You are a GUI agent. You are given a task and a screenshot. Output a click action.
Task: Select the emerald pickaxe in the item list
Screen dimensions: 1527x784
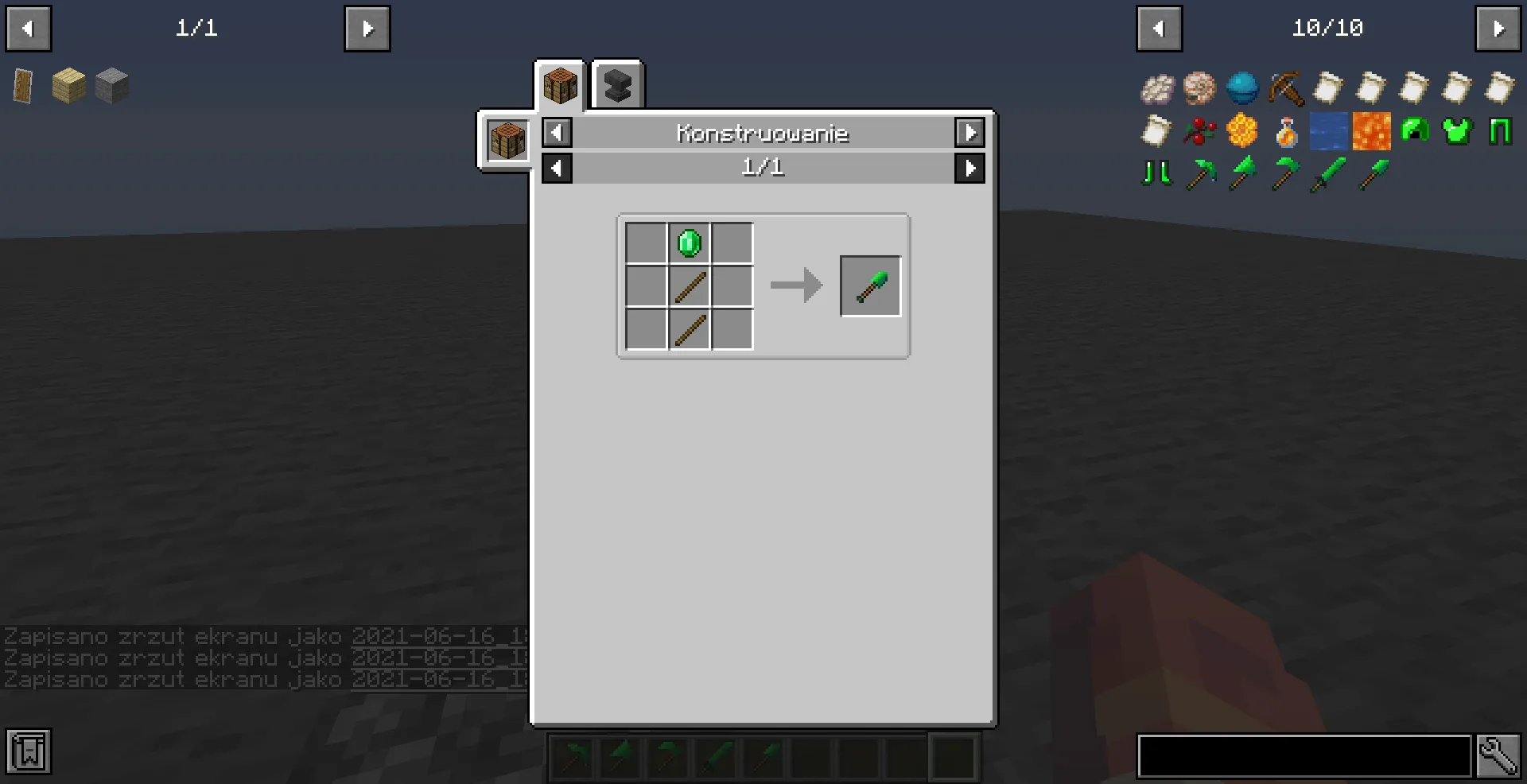tap(1201, 174)
